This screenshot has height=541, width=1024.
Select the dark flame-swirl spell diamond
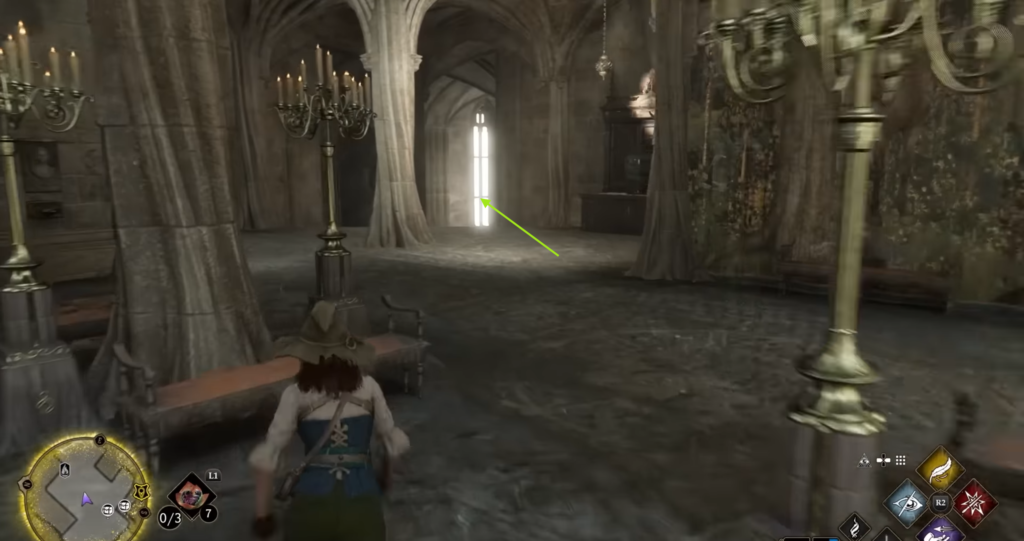click(x=855, y=526)
